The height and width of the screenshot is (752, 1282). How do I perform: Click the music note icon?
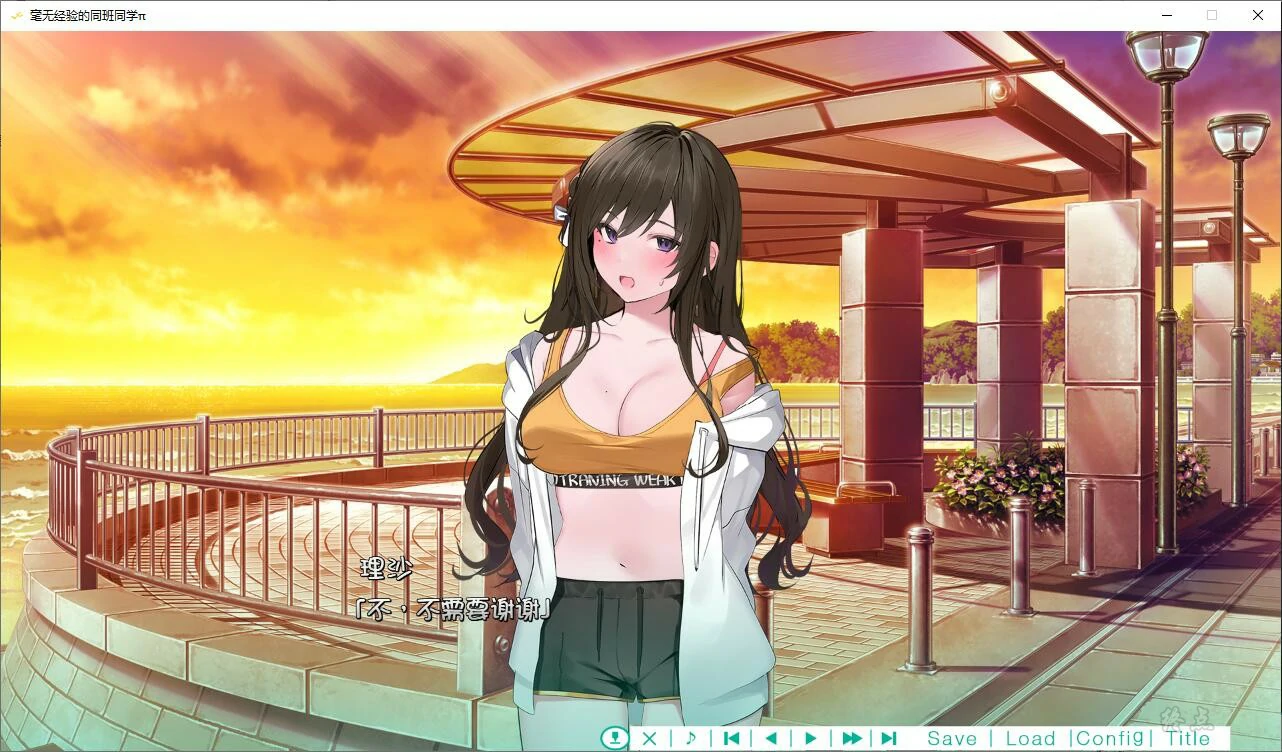691,738
